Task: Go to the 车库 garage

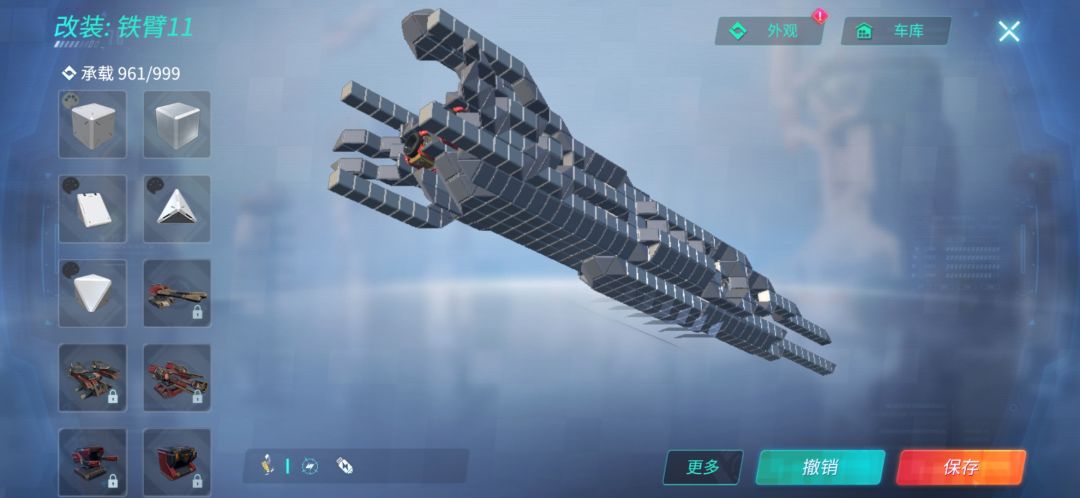Action: pyautogui.click(x=895, y=31)
